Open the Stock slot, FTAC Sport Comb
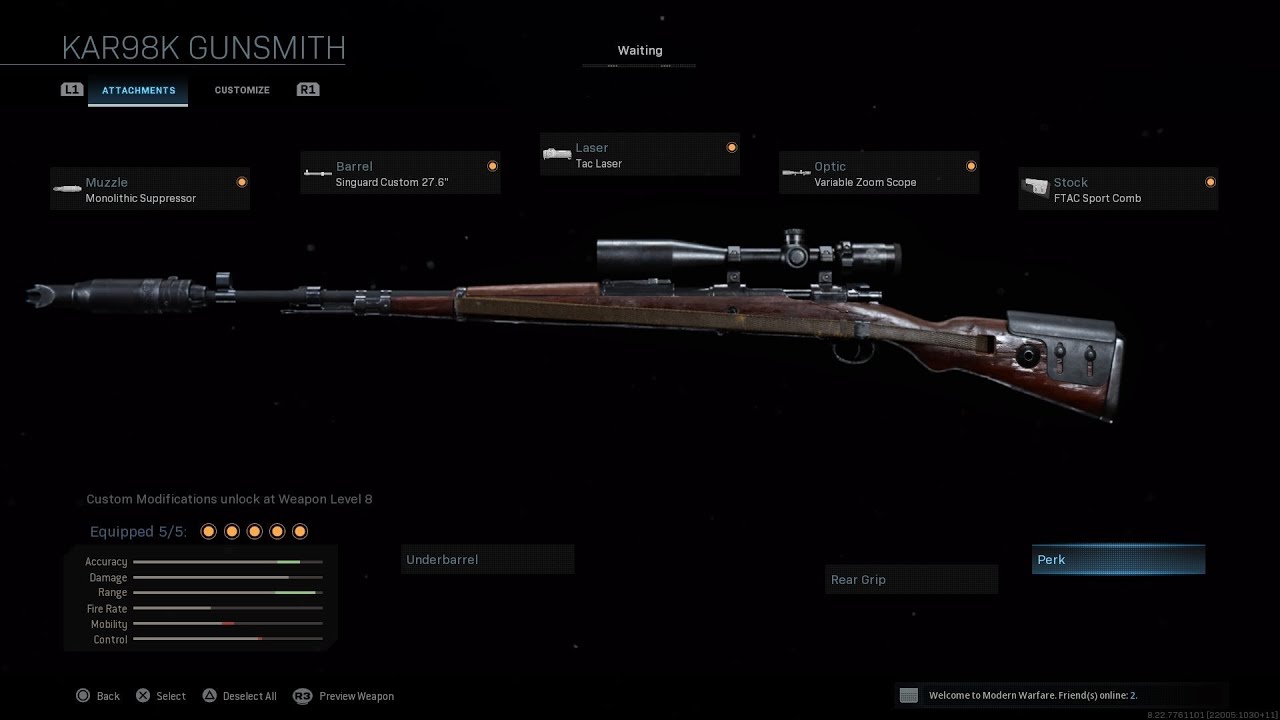This screenshot has height=720, width=1280. pyautogui.click(x=1118, y=189)
